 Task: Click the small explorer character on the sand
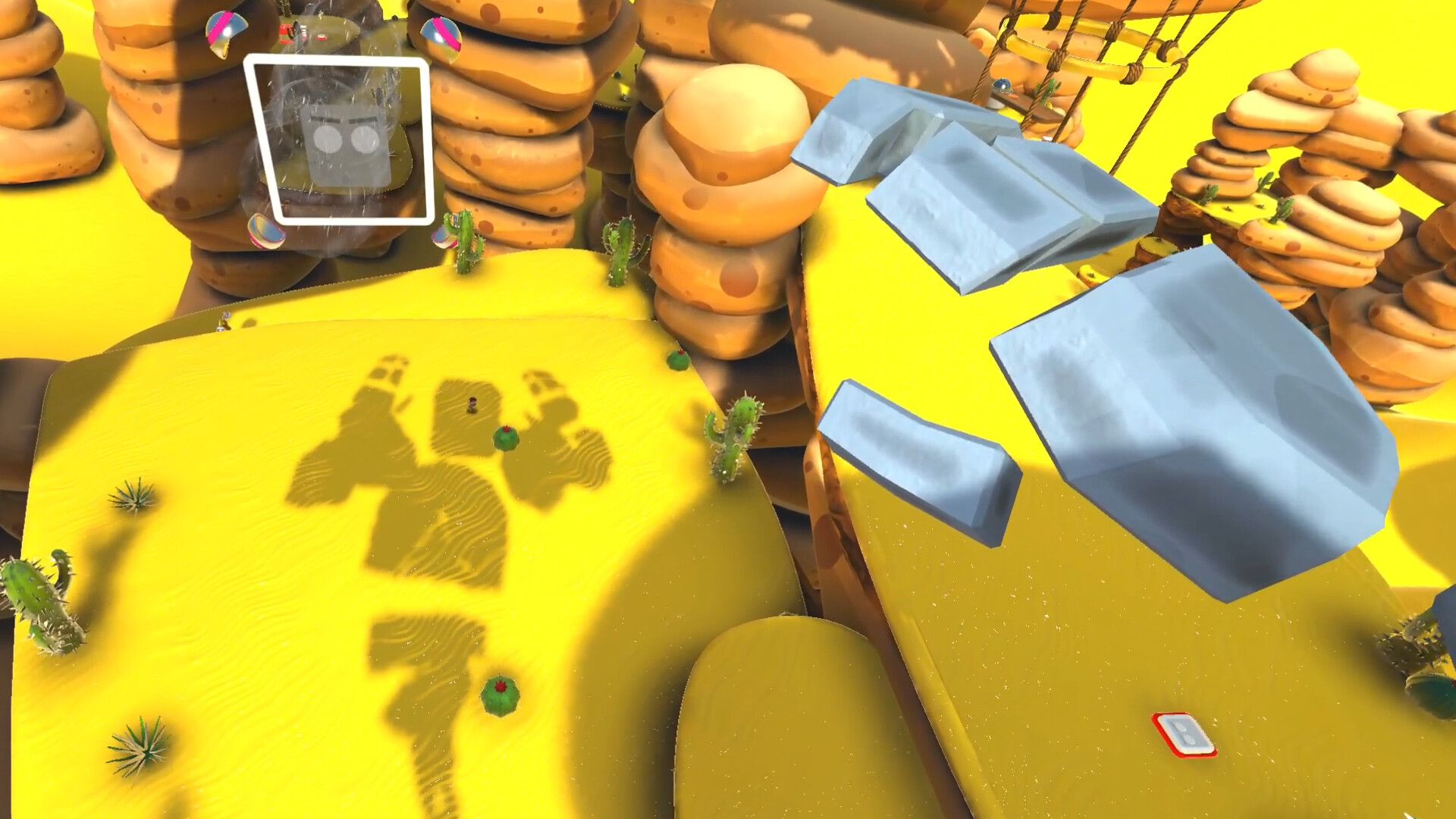tap(472, 404)
